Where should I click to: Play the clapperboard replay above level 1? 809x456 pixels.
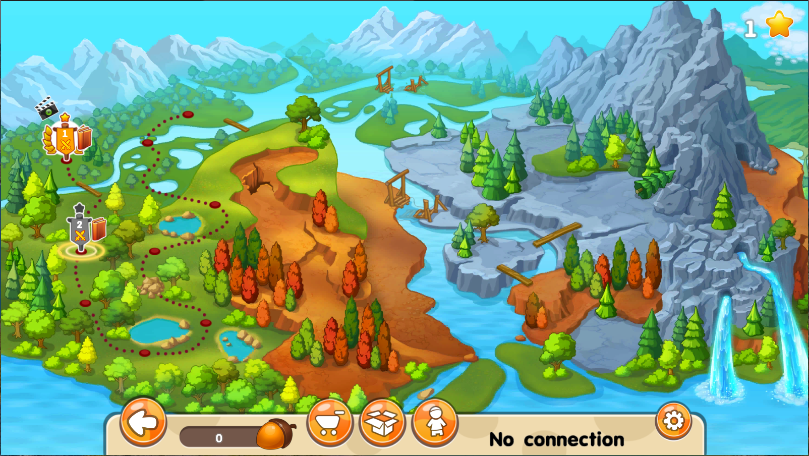click(x=45, y=105)
